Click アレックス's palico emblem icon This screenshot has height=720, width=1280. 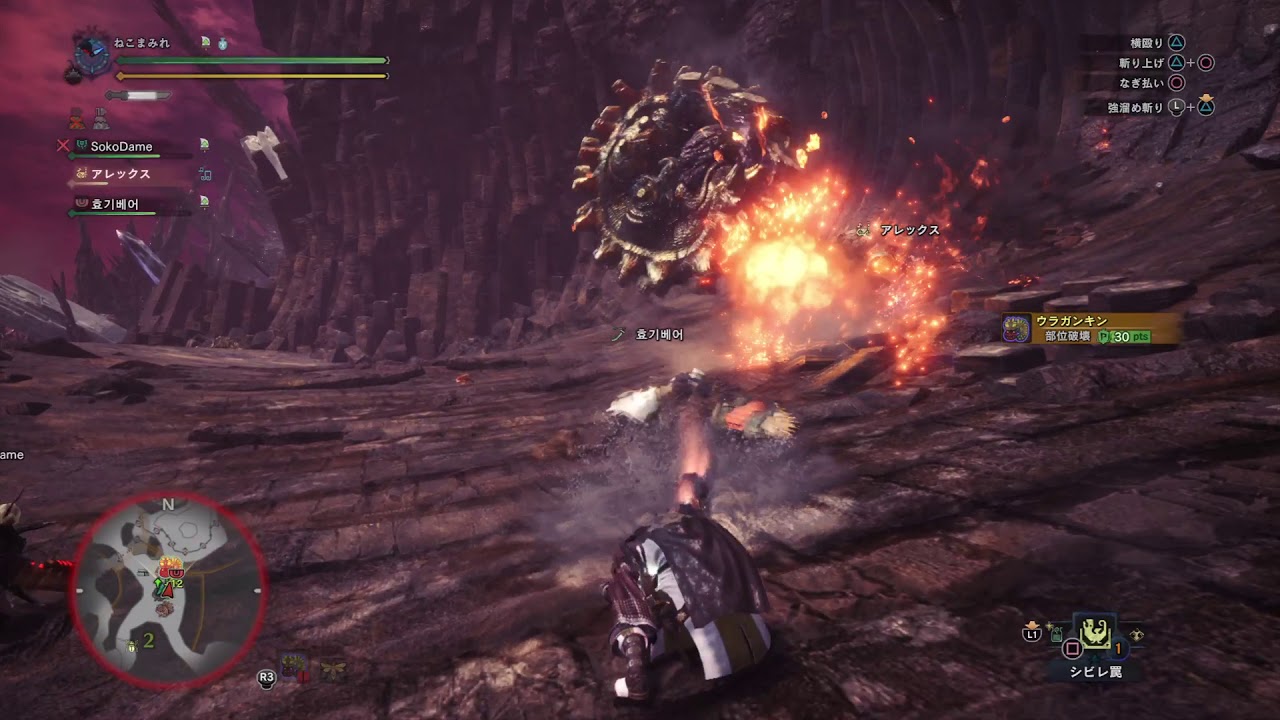click(81, 172)
